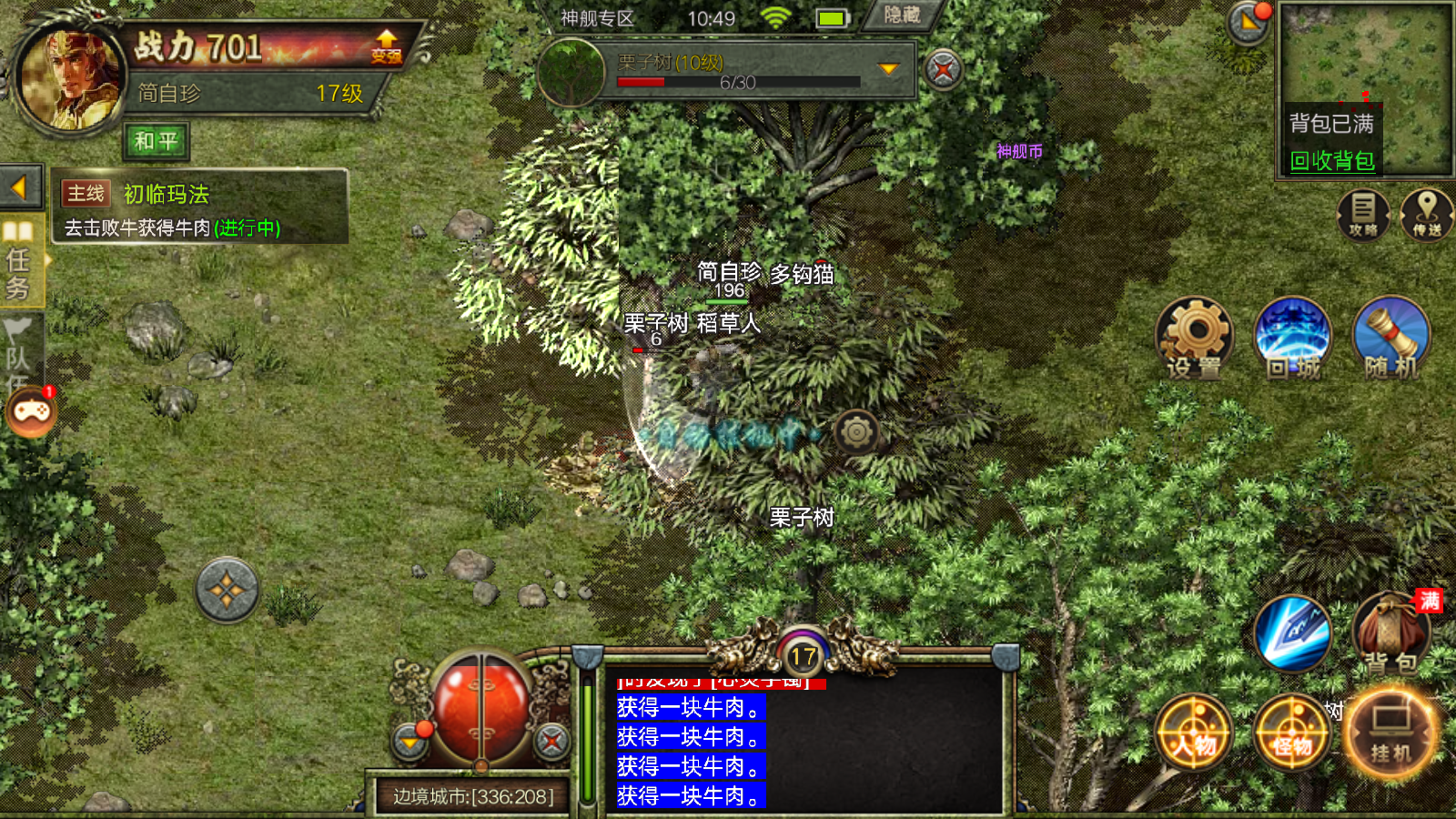Use the 随机 random teleport scroll icon
1456x819 pixels.
point(1390,337)
